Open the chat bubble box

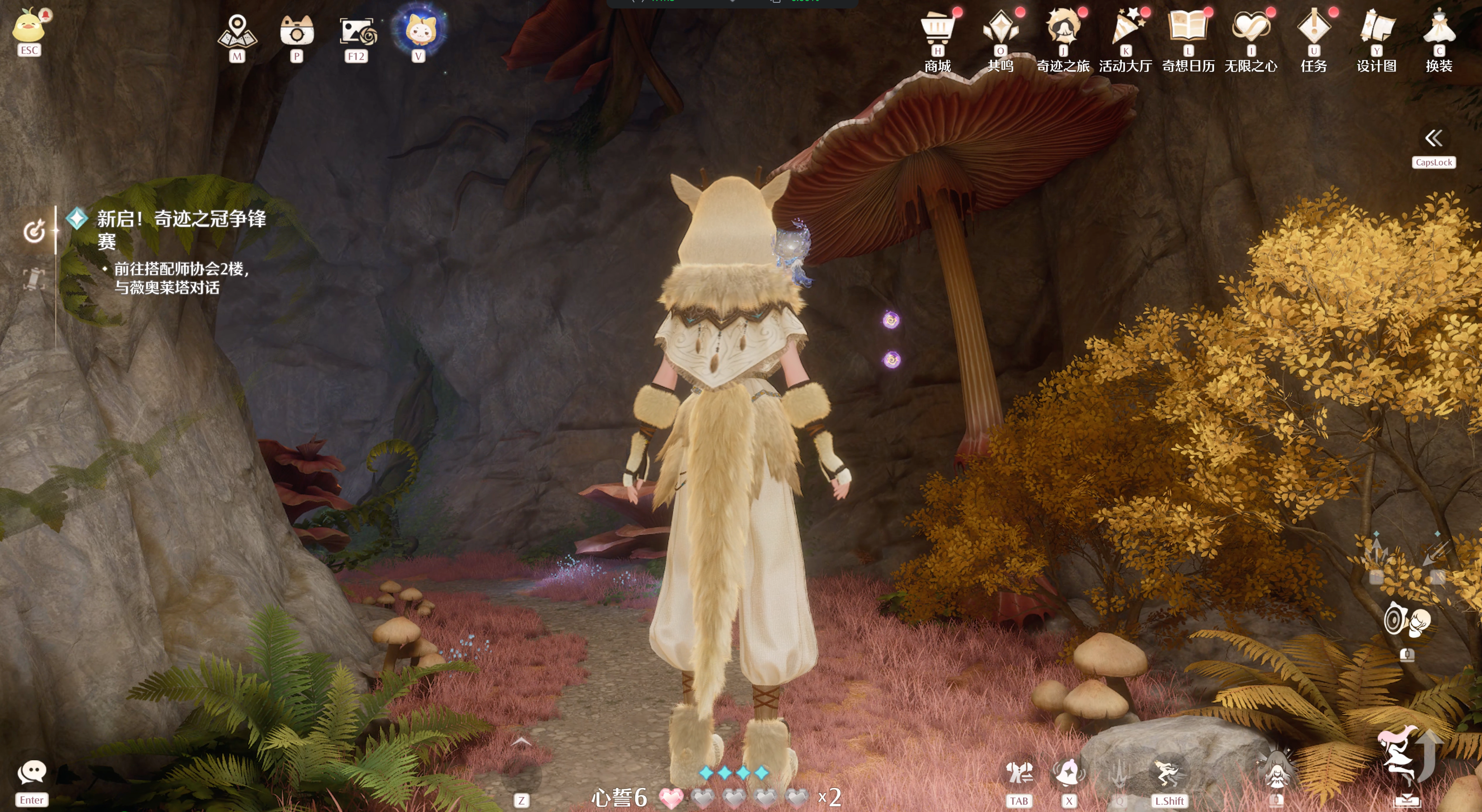(32, 773)
